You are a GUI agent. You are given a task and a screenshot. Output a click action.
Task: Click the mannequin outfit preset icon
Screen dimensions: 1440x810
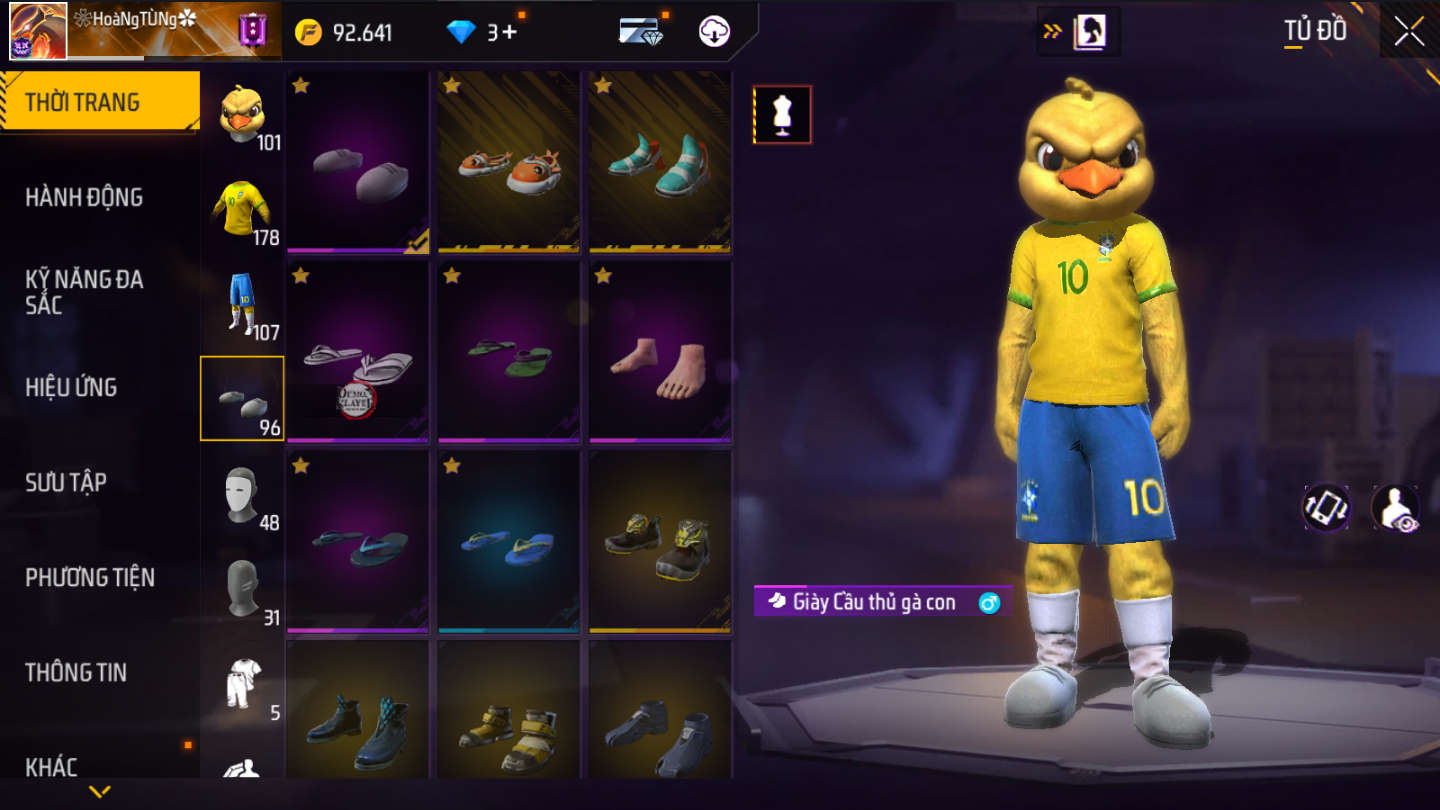coord(782,114)
